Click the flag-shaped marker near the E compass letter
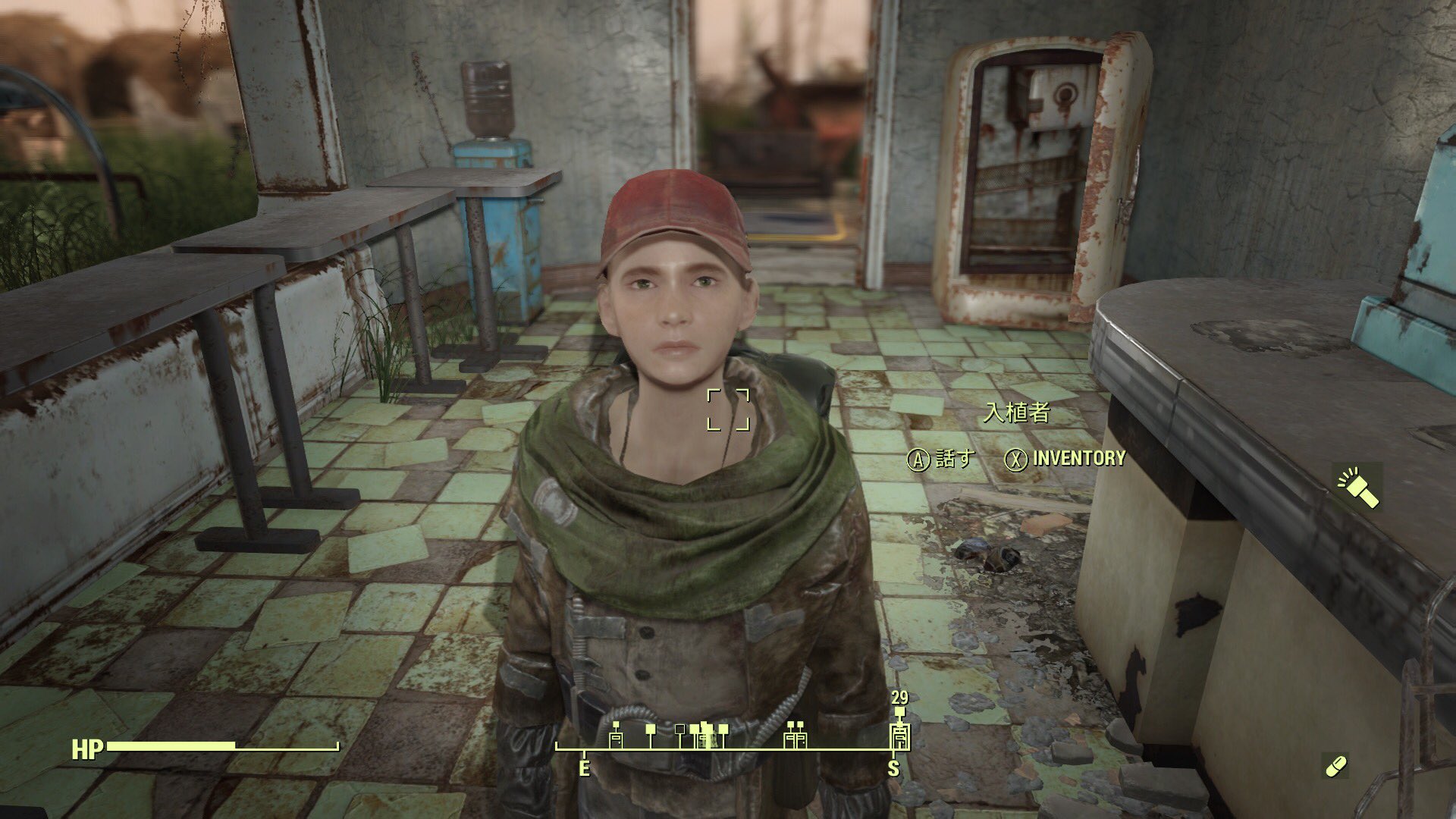 (x=651, y=730)
